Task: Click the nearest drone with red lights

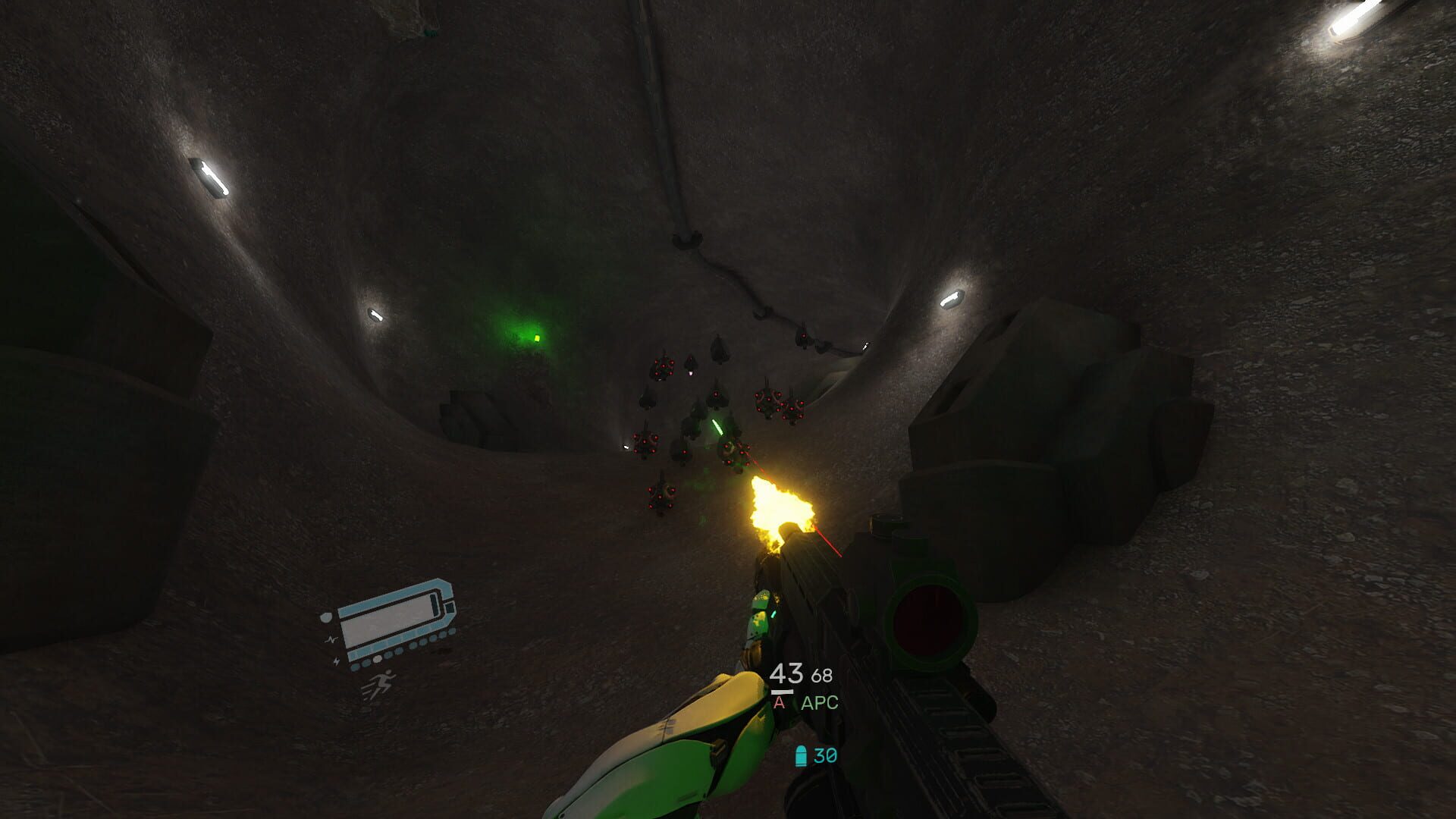Action: (733, 452)
